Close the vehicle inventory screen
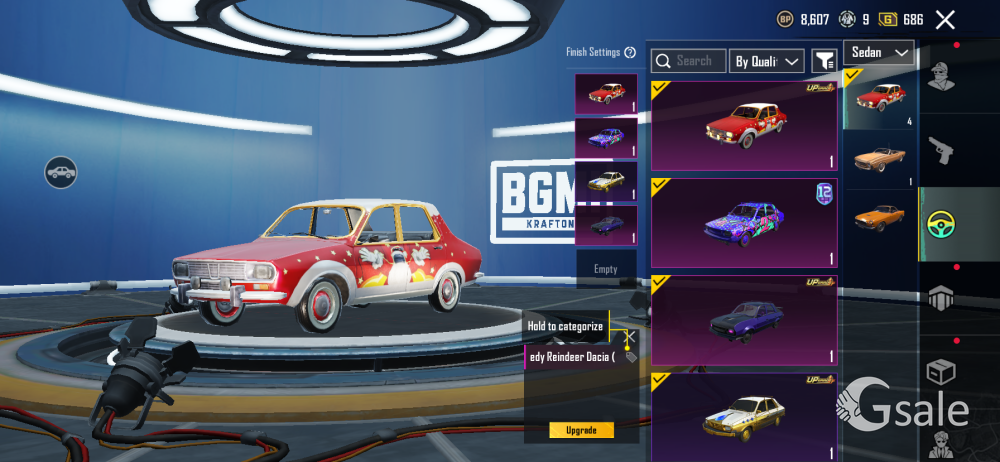The image size is (1000, 462). pyautogui.click(x=945, y=19)
